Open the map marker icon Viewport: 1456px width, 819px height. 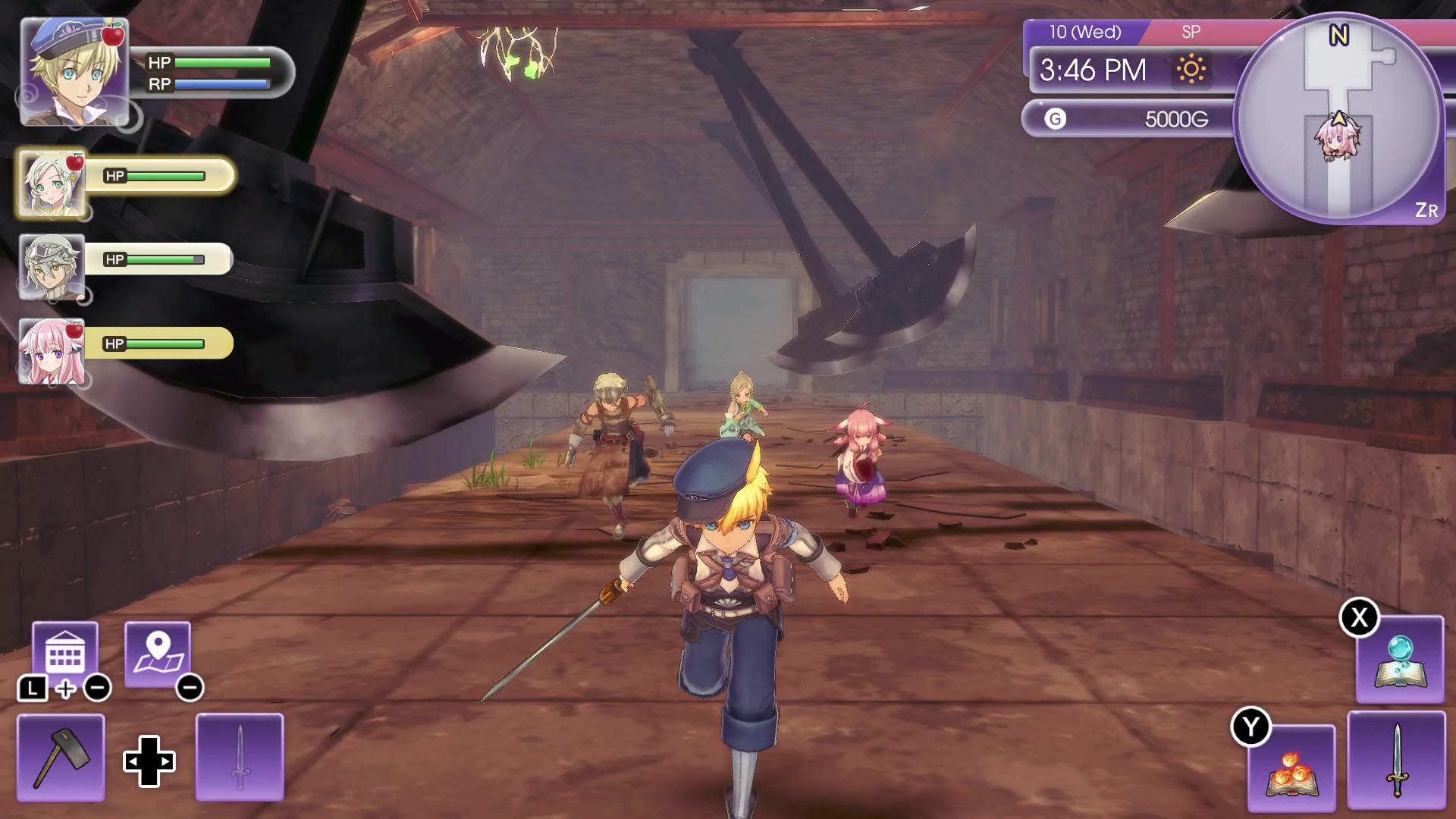158,653
